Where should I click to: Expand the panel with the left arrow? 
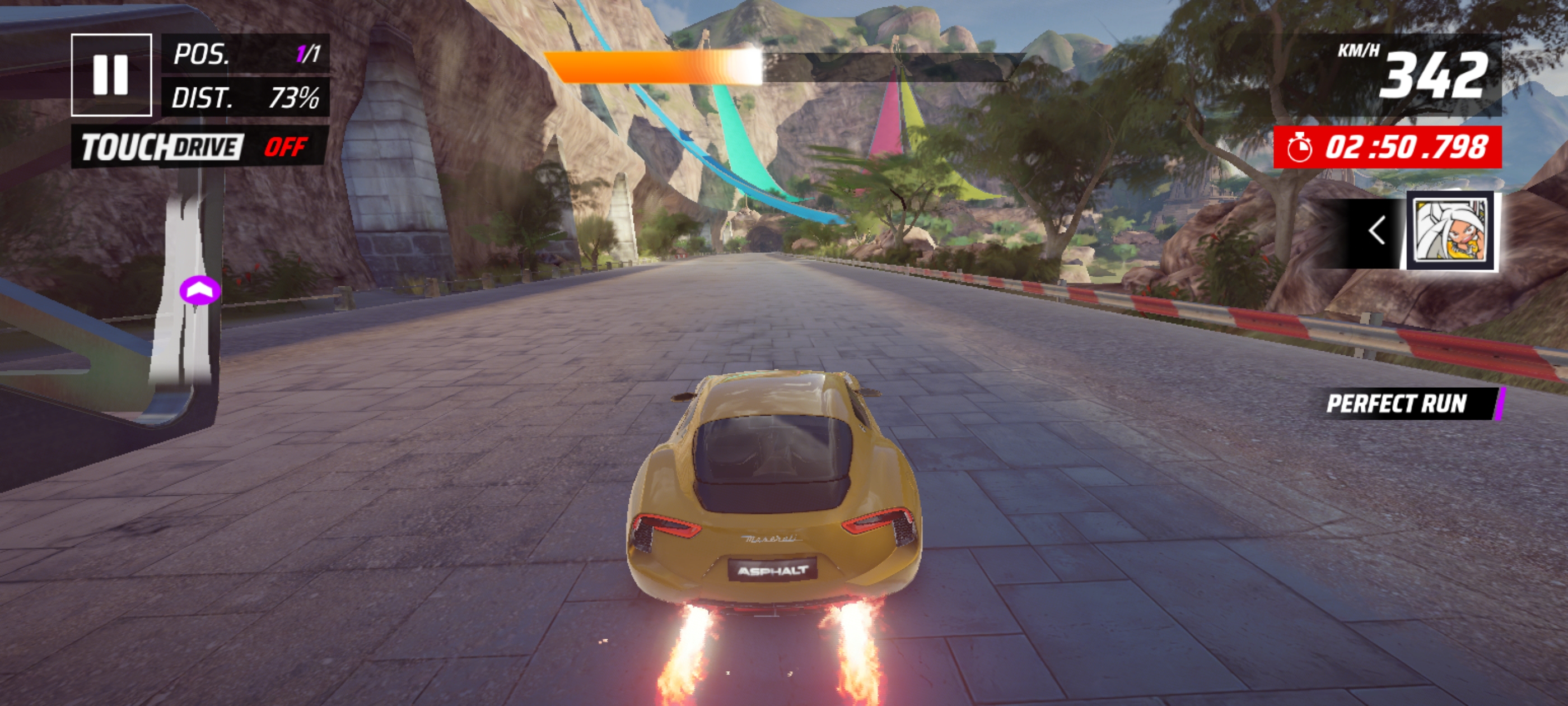click(x=1377, y=231)
